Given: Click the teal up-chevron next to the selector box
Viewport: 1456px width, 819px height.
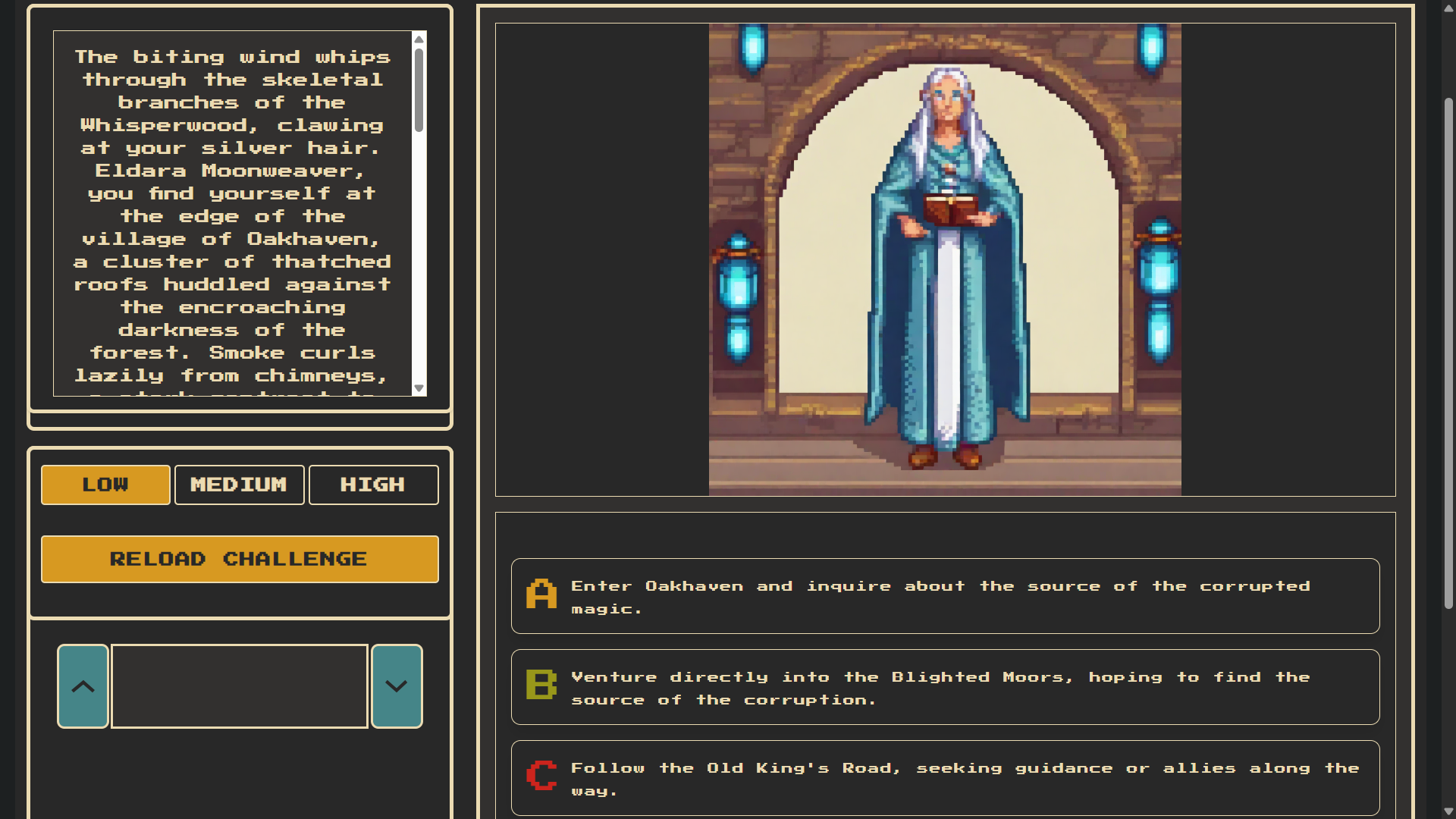Looking at the screenshot, I should (x=82, y=686).
